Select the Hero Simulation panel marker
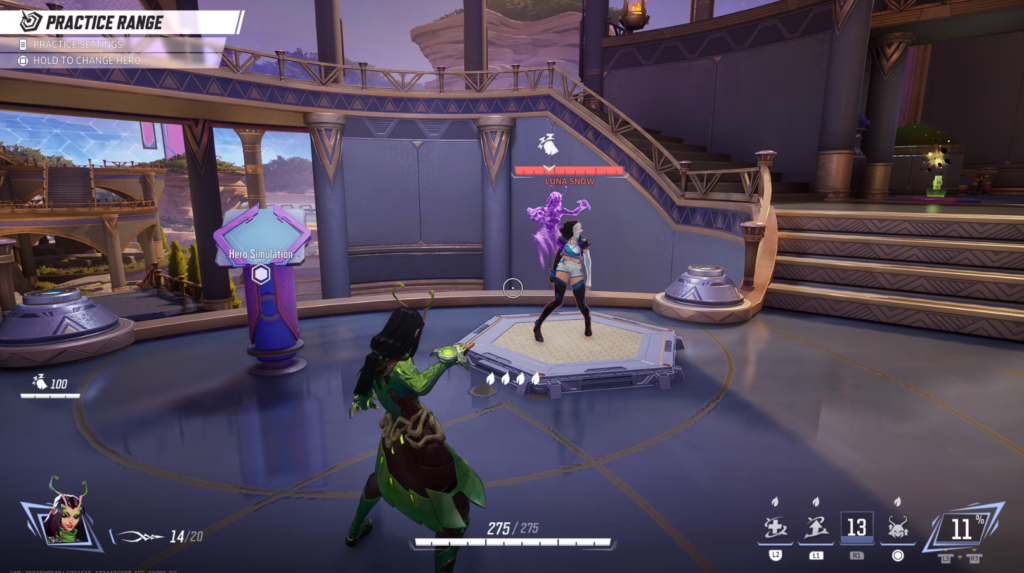The height and width of the screenshot is (573, 1024). click(261, 274)
